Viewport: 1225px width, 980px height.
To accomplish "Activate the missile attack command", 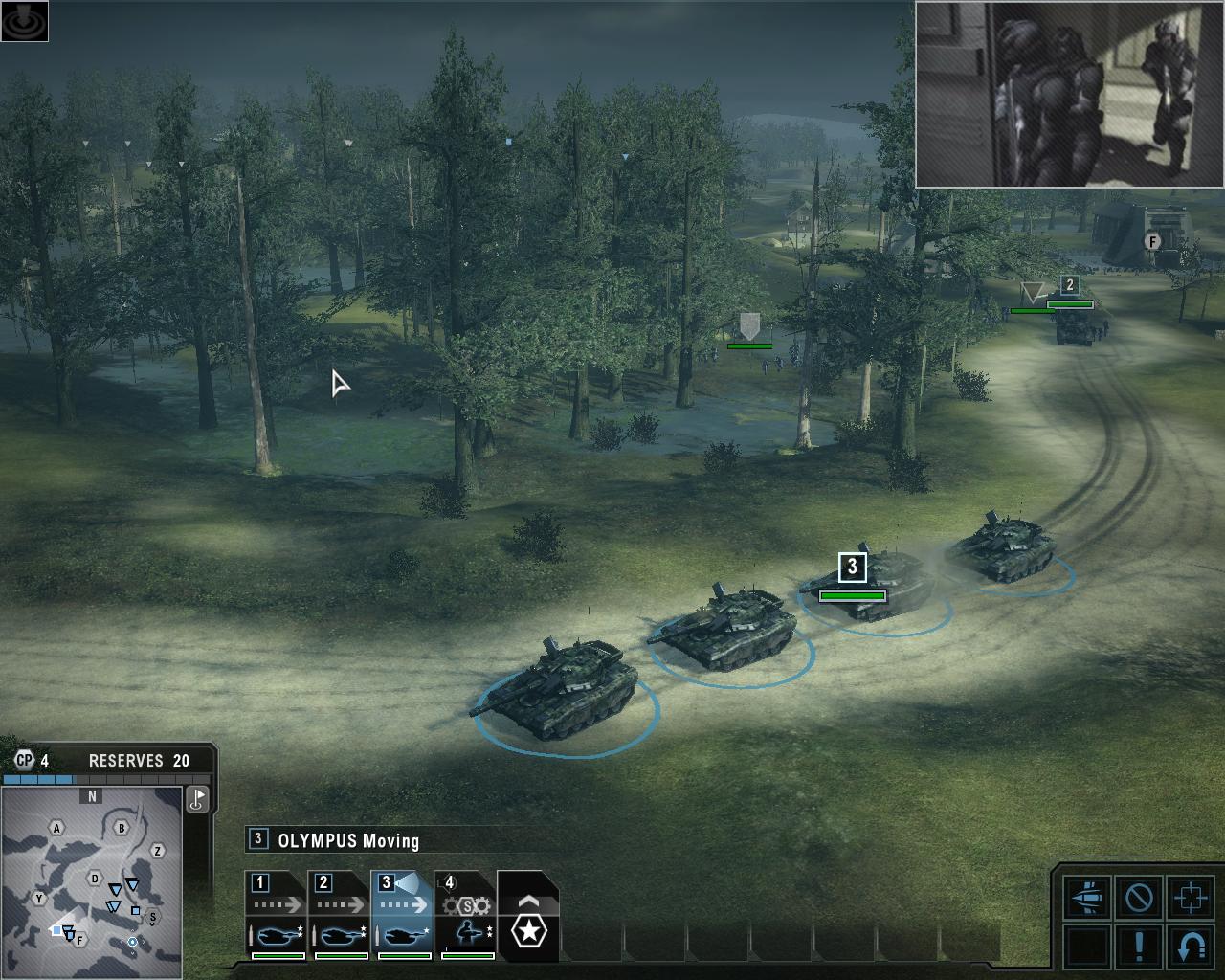I will click(1087, 898).
